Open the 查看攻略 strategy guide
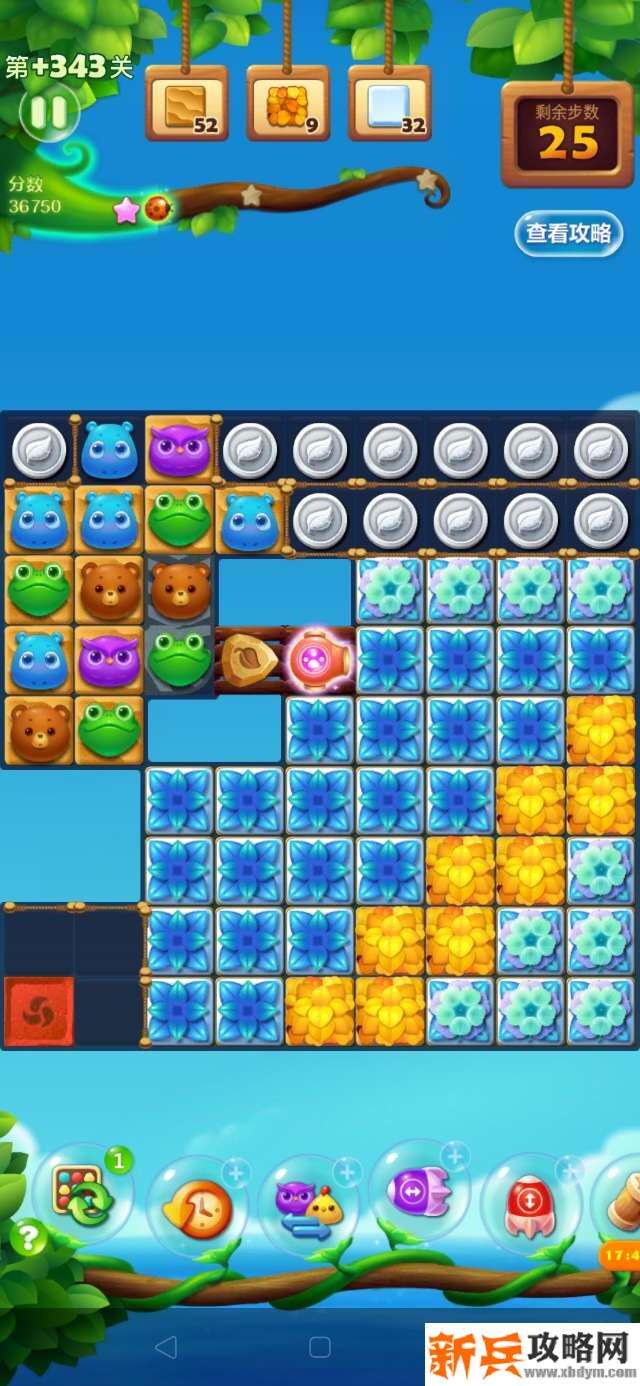Viewport: 640px width, 1386px height. (x=569, y=234)
